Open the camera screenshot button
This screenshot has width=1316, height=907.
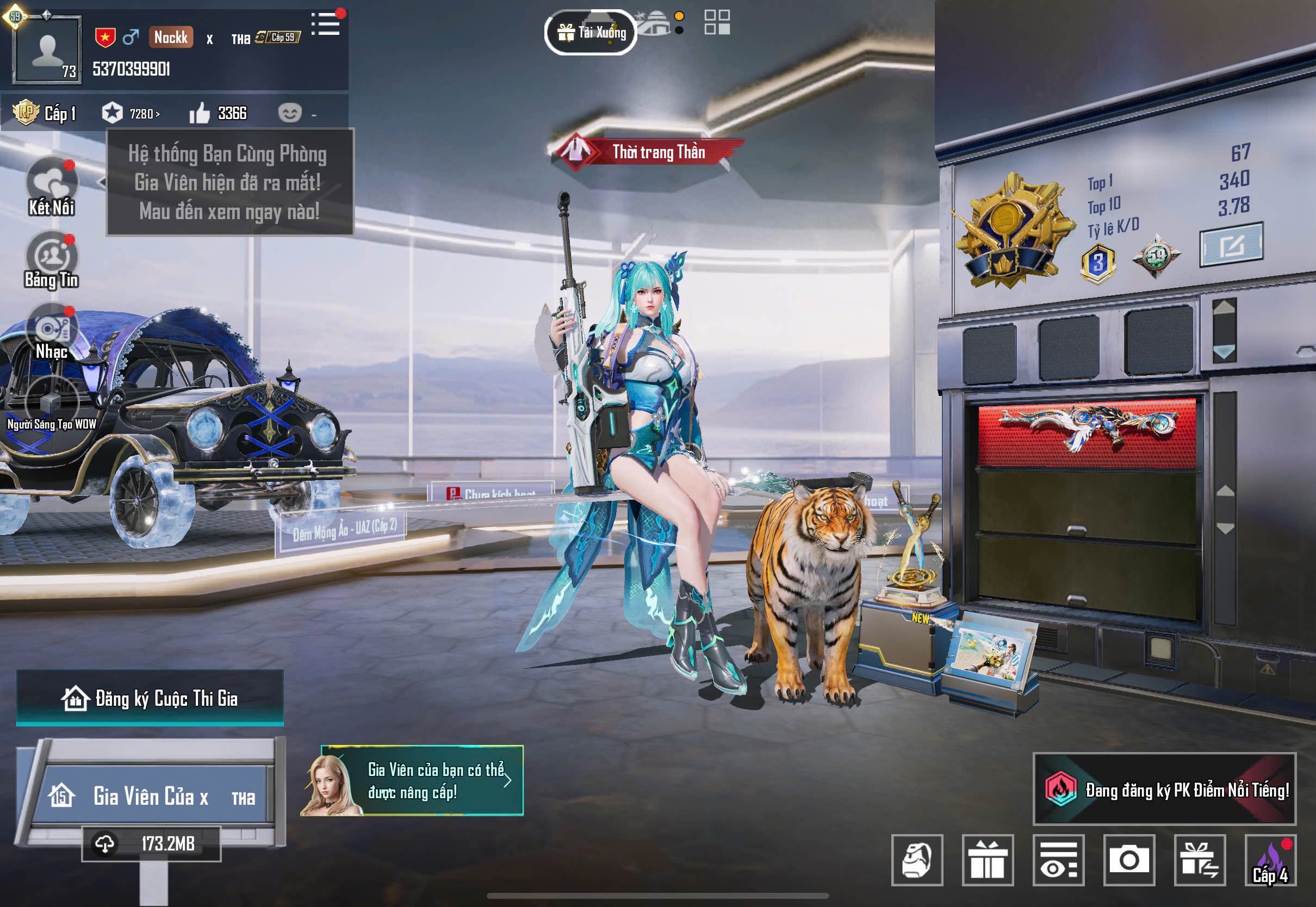[1128, 860]
